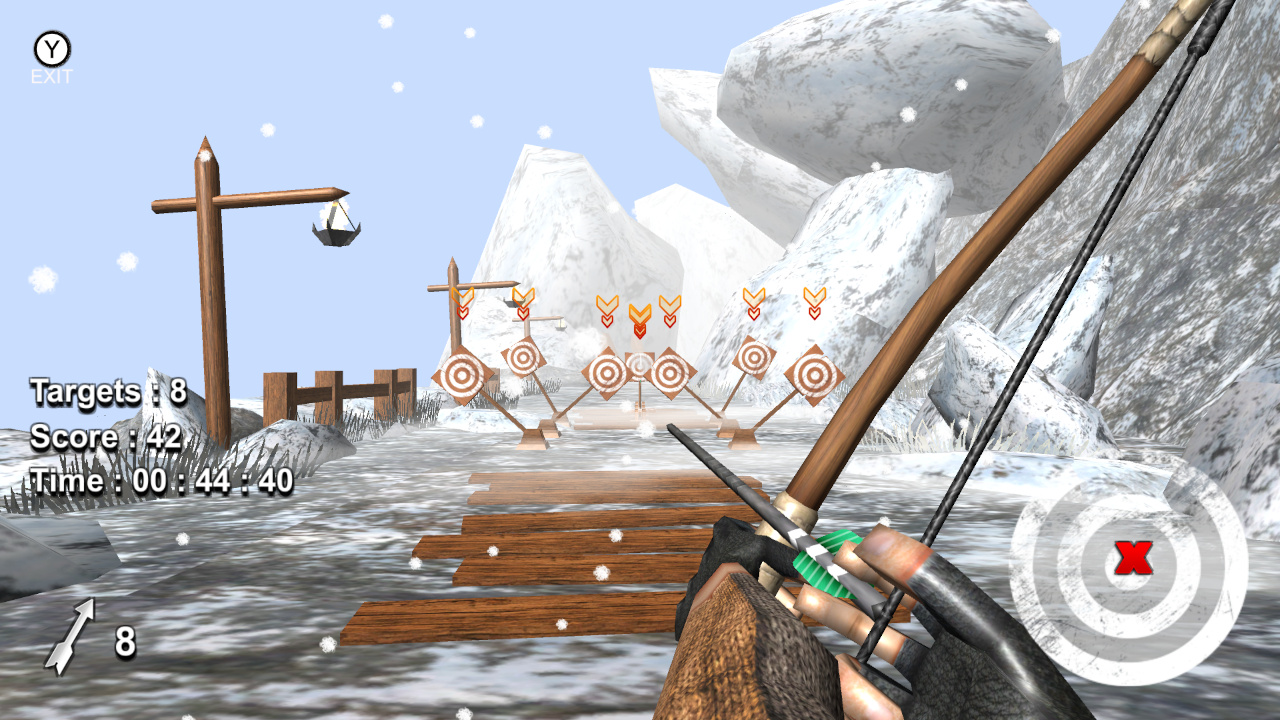Click the tall wooden crossbeam post
1280x720 pixels.
pos(210,290)
